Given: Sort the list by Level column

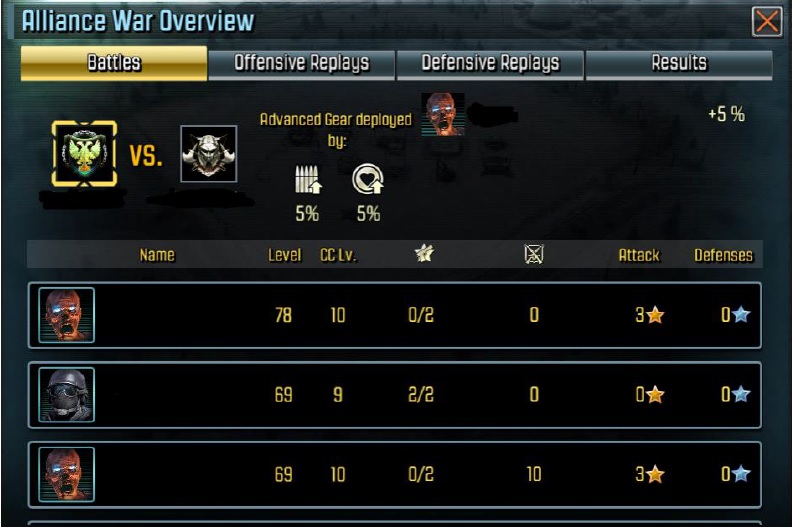Looking at the screenshot, I should 284,255.
